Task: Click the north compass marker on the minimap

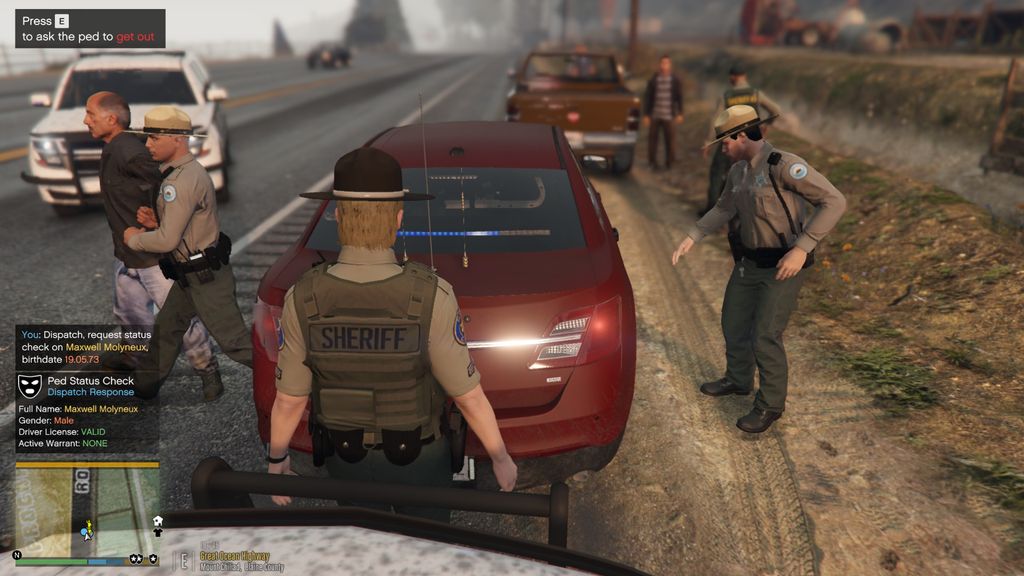Action: pyautogui.click(x=17, y=555)
